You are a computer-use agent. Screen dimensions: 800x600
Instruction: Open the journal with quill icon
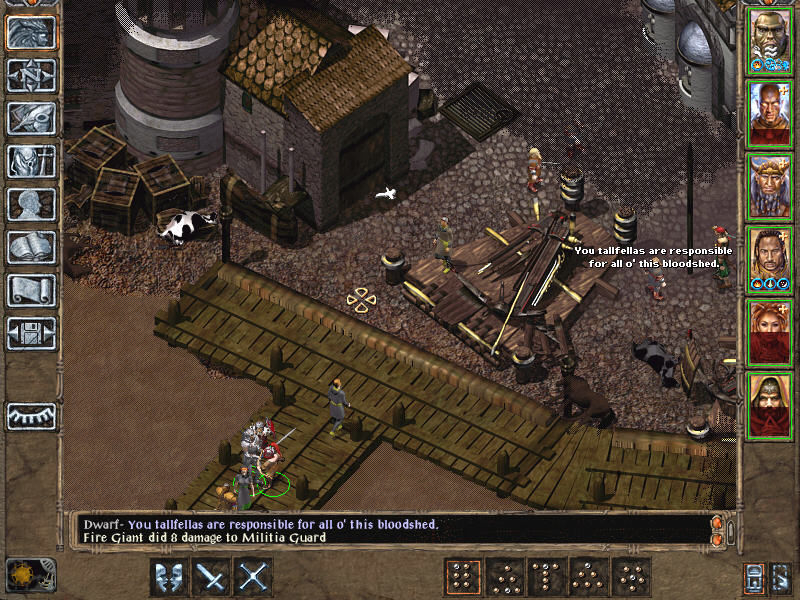point(32,119)
